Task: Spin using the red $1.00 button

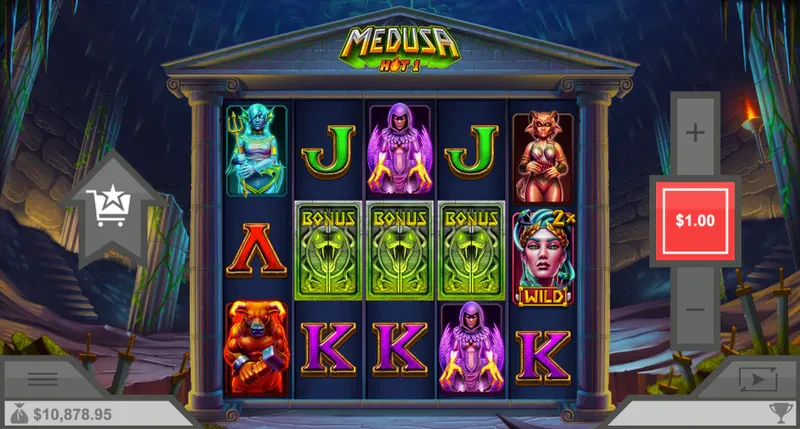Action: 695,220
